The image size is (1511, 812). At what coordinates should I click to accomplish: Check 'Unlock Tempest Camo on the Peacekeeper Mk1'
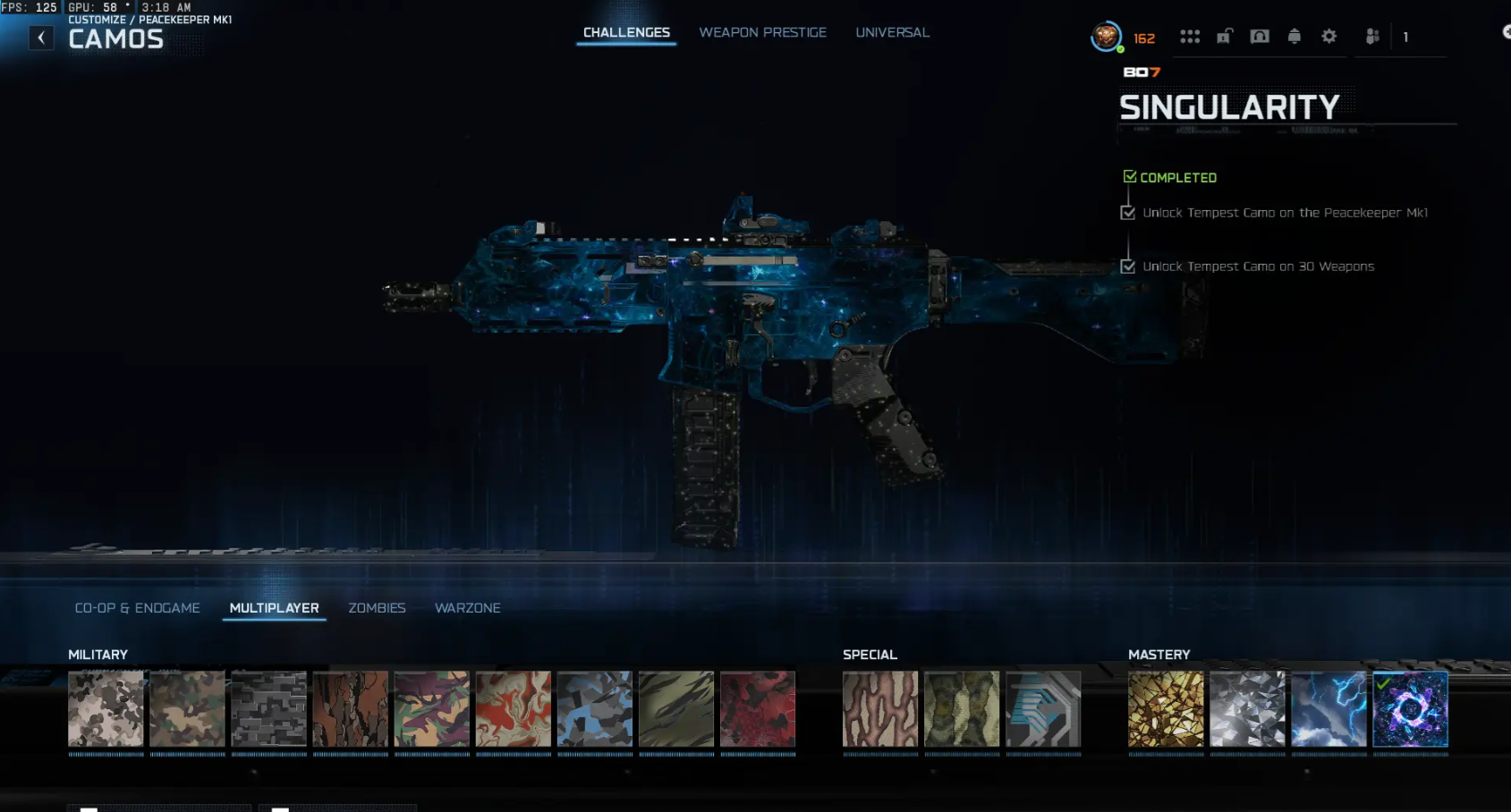tap(1126, 213)
